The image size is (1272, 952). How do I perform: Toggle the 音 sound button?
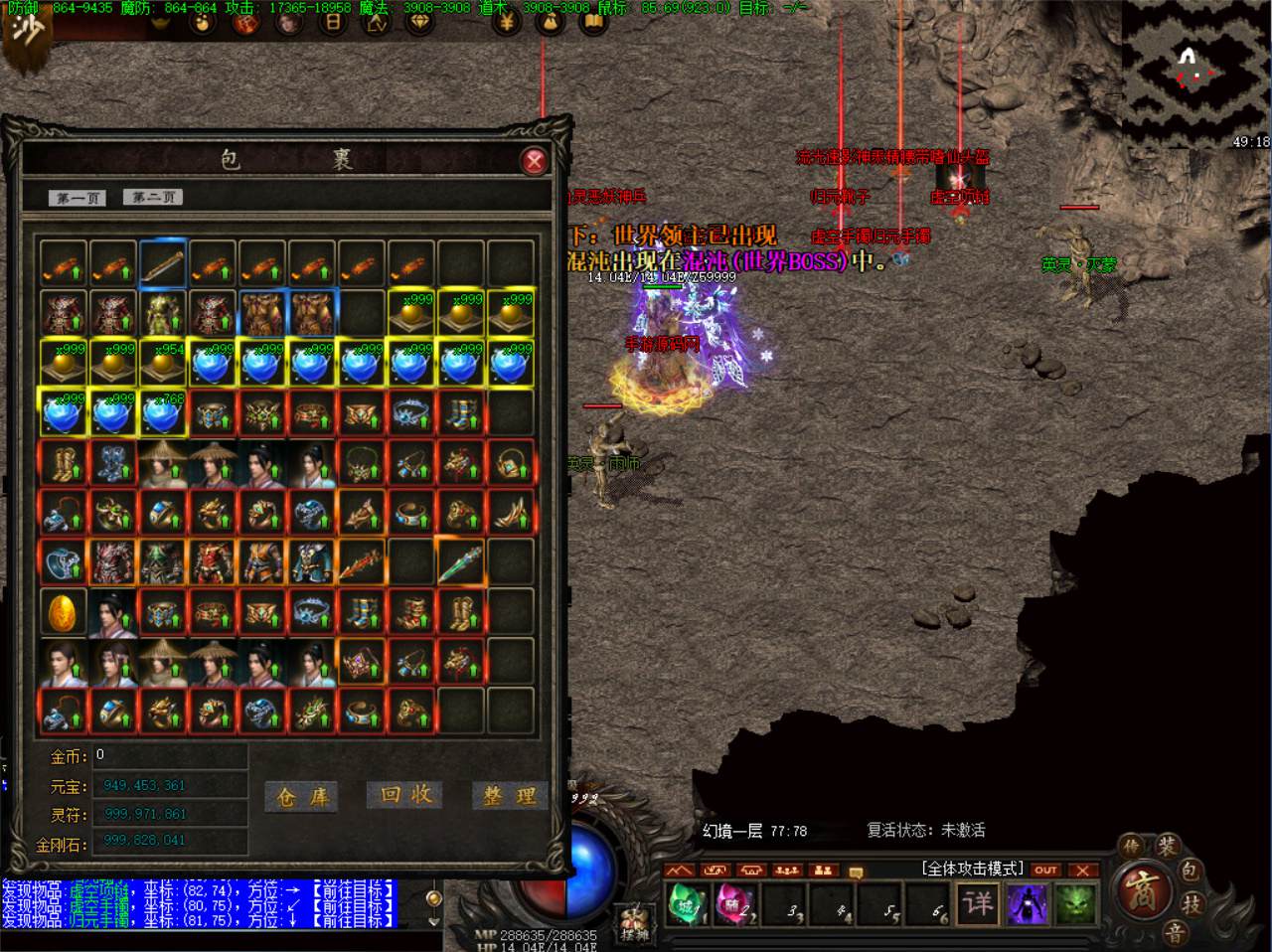(1176, 933)
